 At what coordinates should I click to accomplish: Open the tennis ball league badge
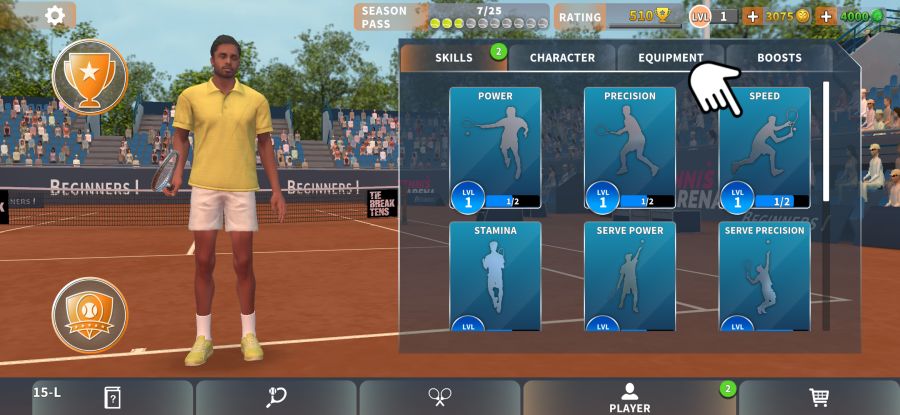pyautogui.click(x=90, y=315)
